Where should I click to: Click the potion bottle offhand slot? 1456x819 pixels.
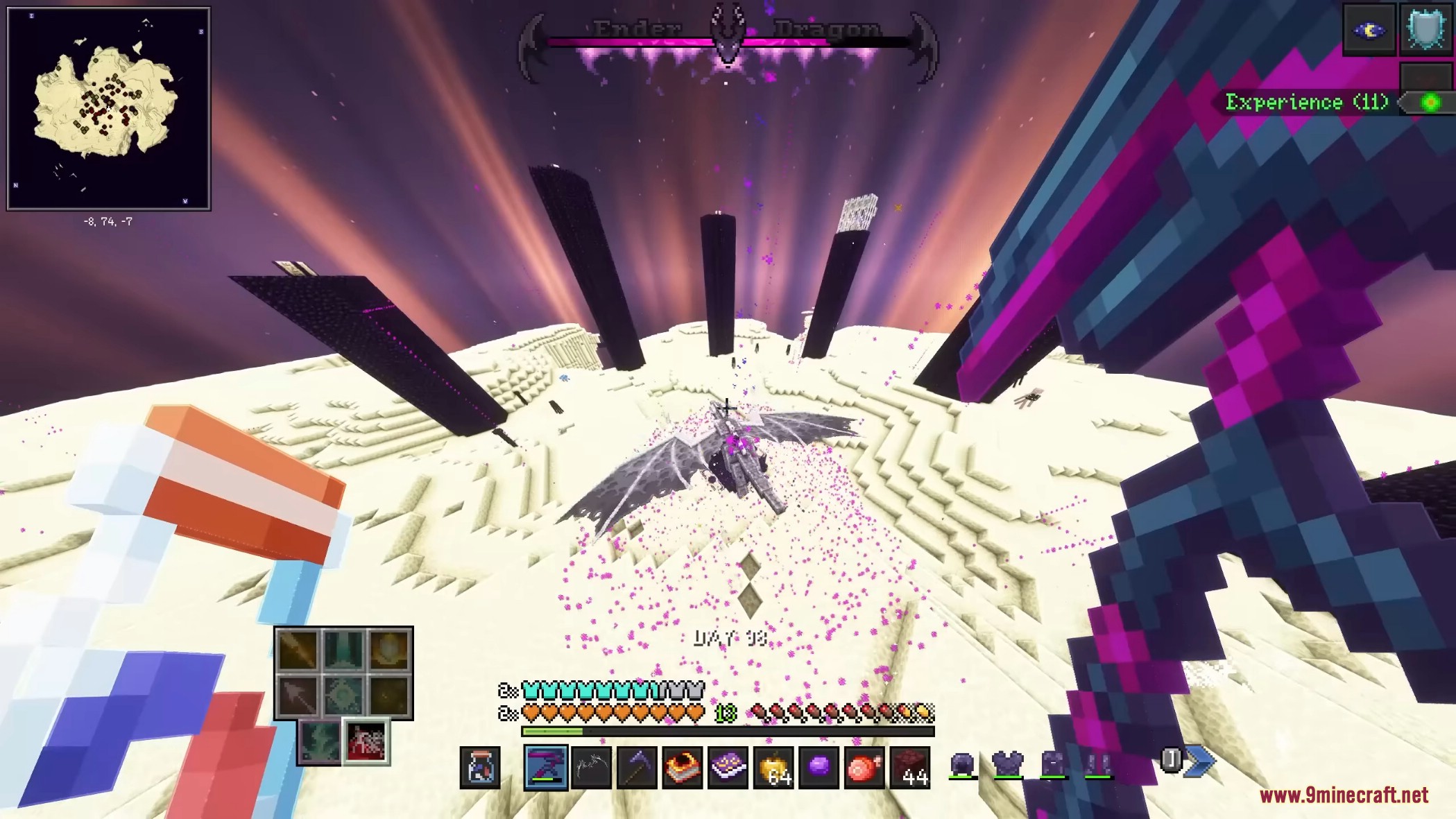tap(480, 768)
